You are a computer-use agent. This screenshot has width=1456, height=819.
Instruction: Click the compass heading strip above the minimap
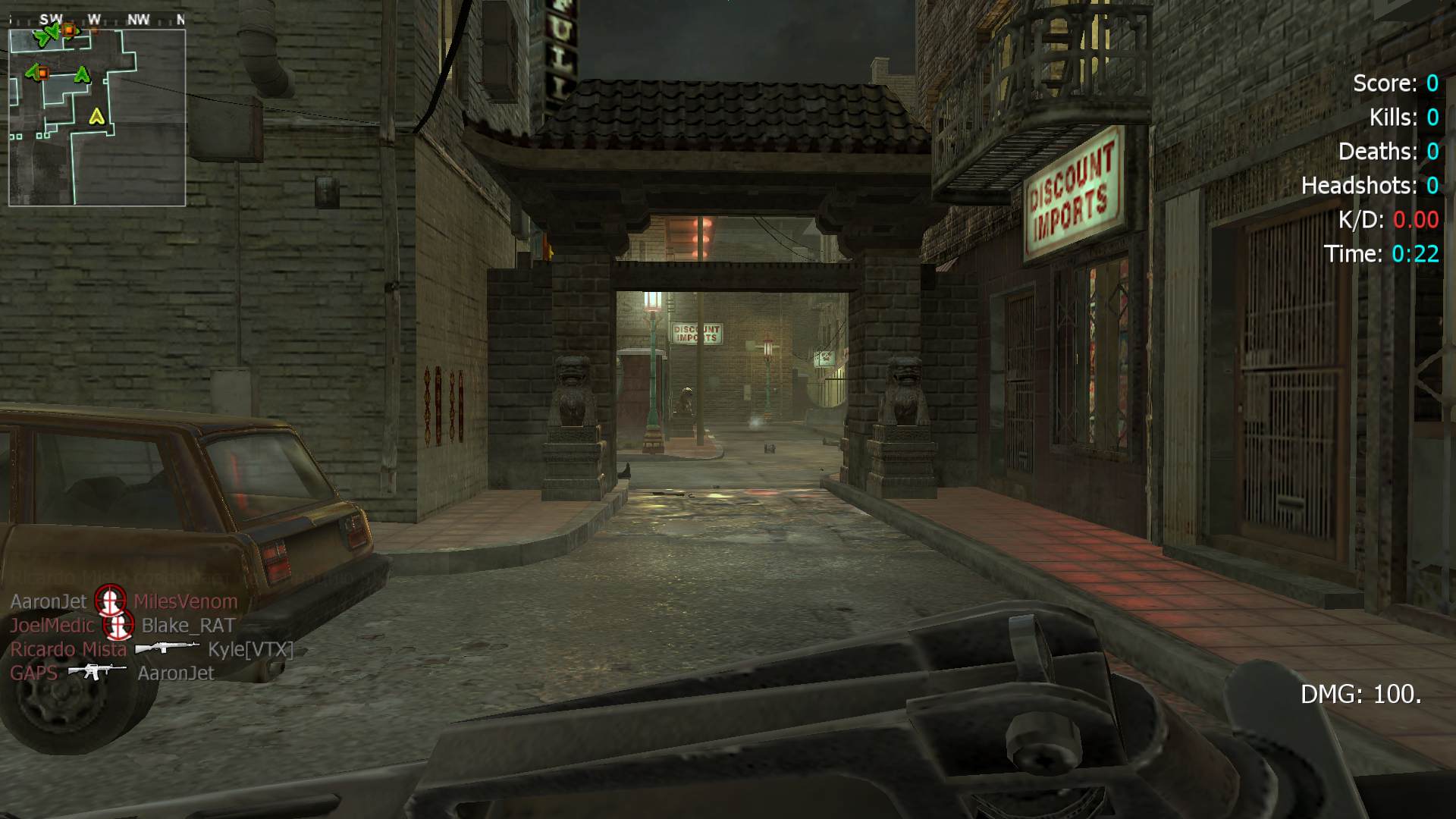pos(97,20)
